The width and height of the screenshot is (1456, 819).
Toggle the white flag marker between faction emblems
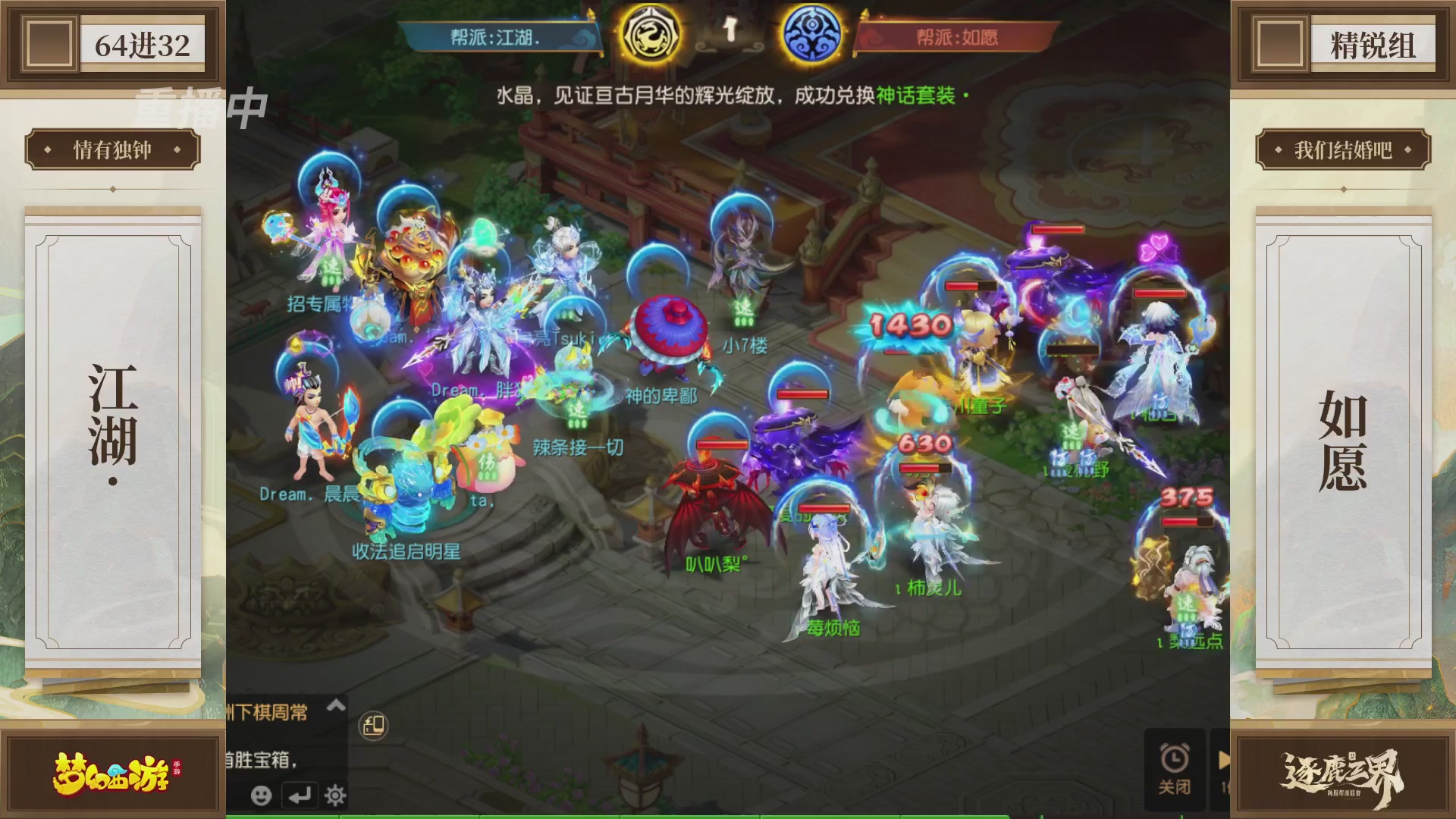[730, 28]
